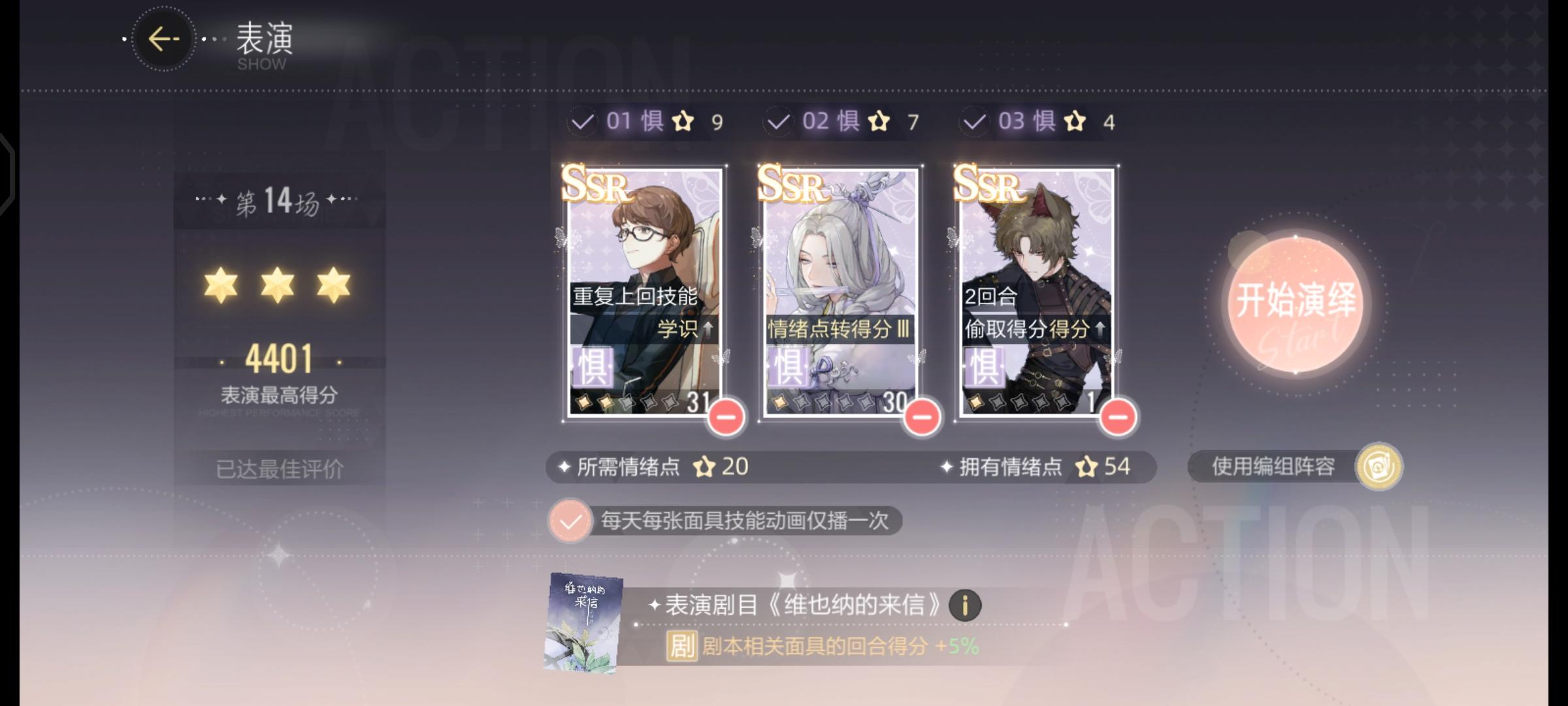
Task: Toggle the checkmark on slot 03 惧
Action: (975, 122)
